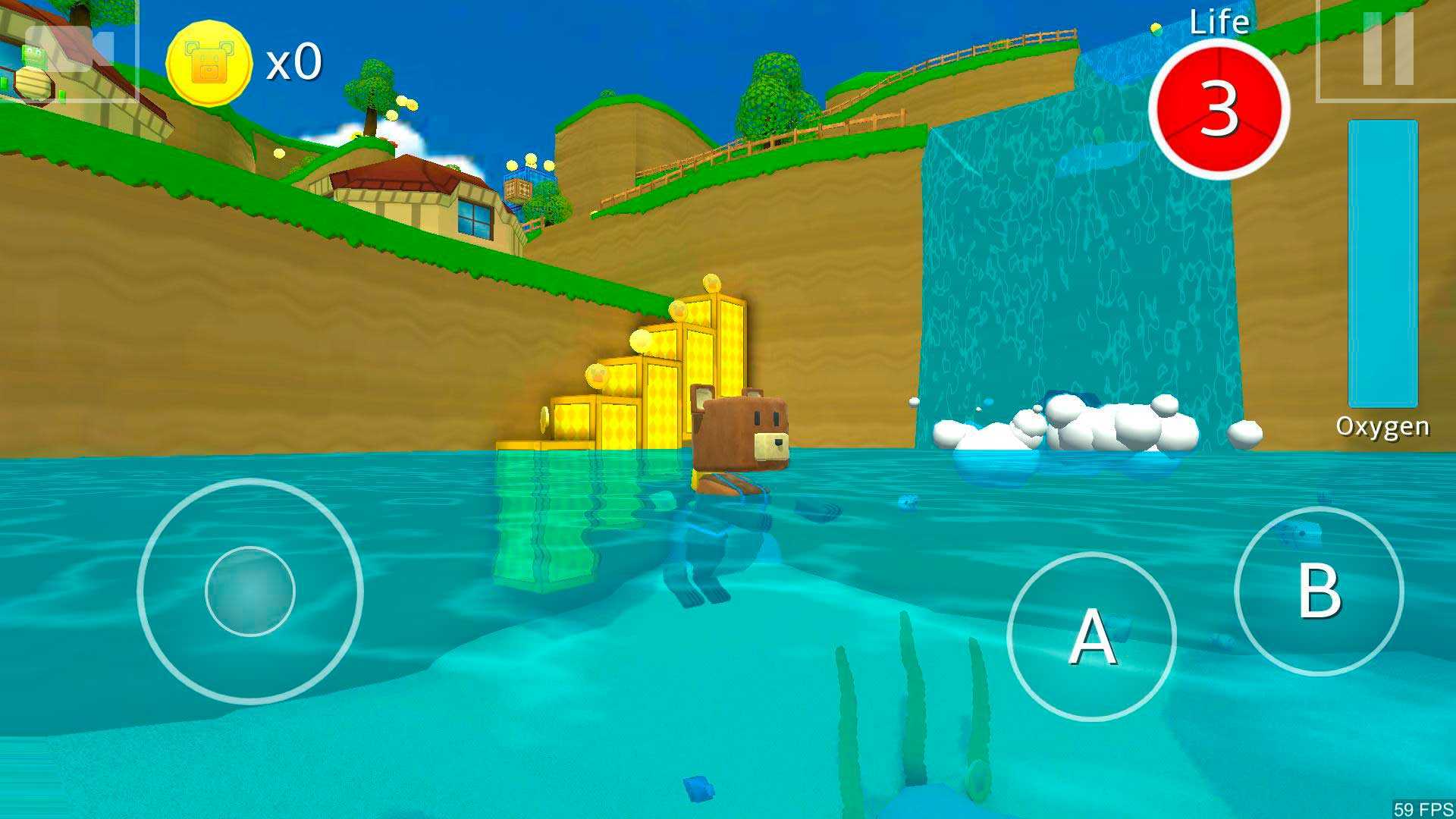Pause the game with the pause button

pos(1387,49)
